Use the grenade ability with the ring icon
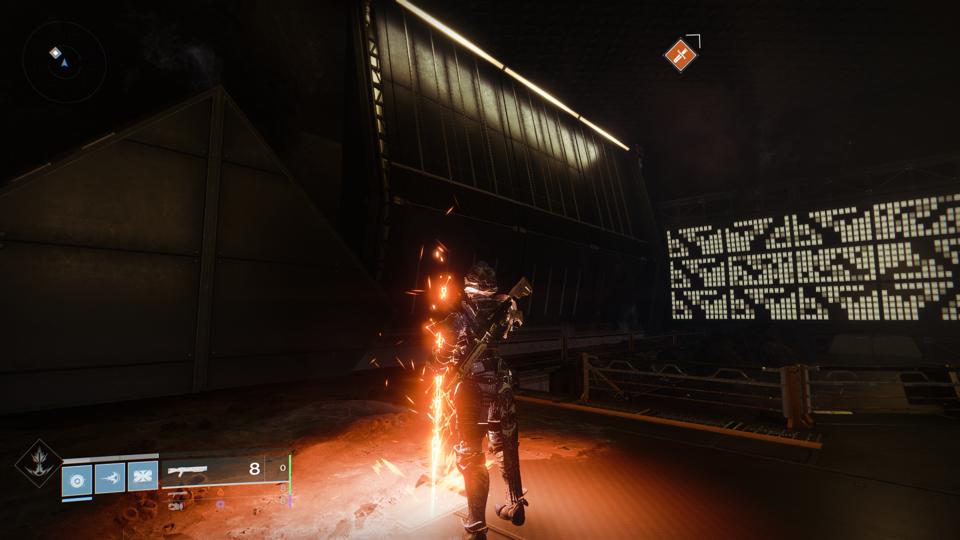 pos(77,478)
